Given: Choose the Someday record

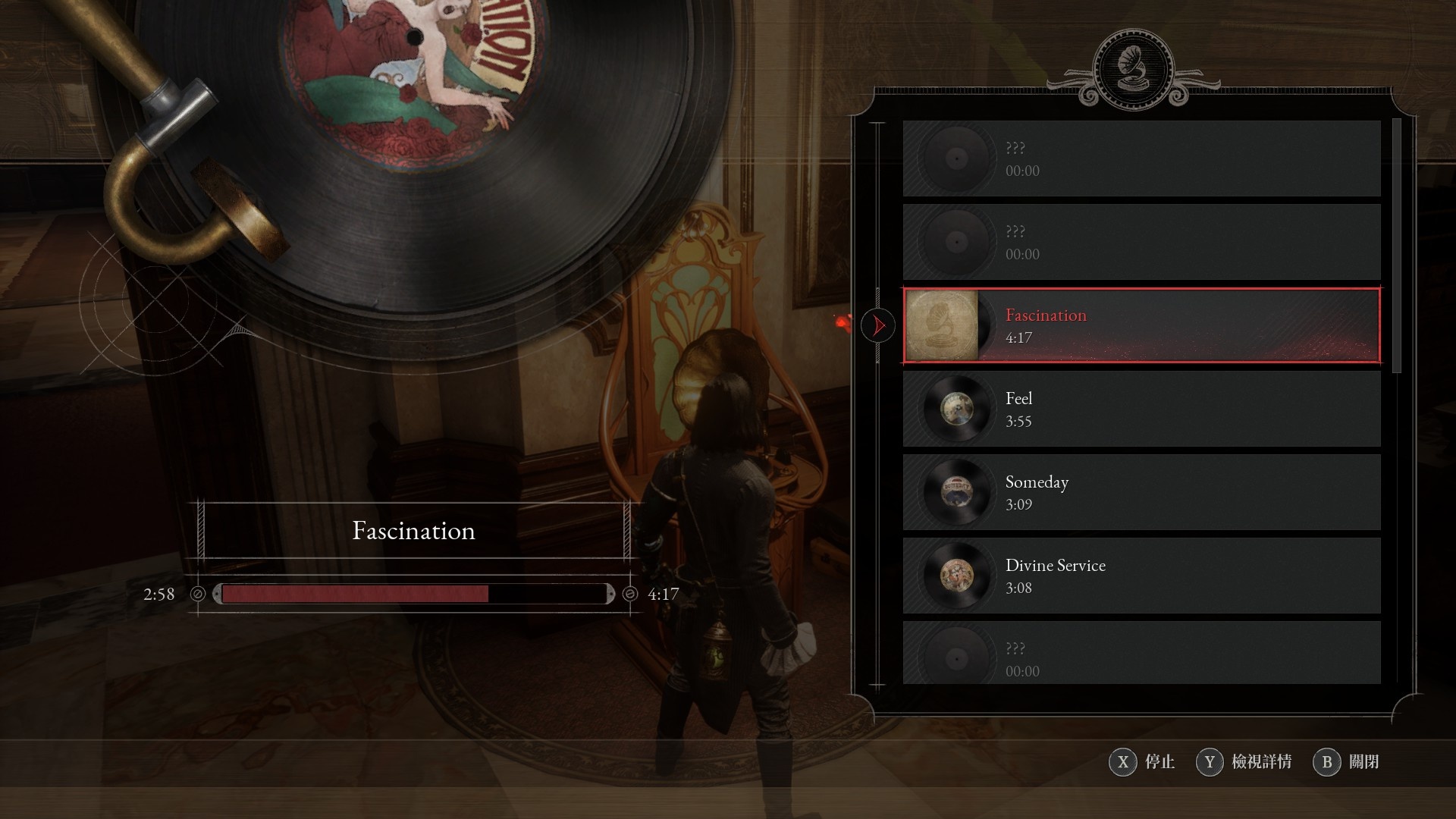Looking at the screenshot, I should click(1141, 493).
